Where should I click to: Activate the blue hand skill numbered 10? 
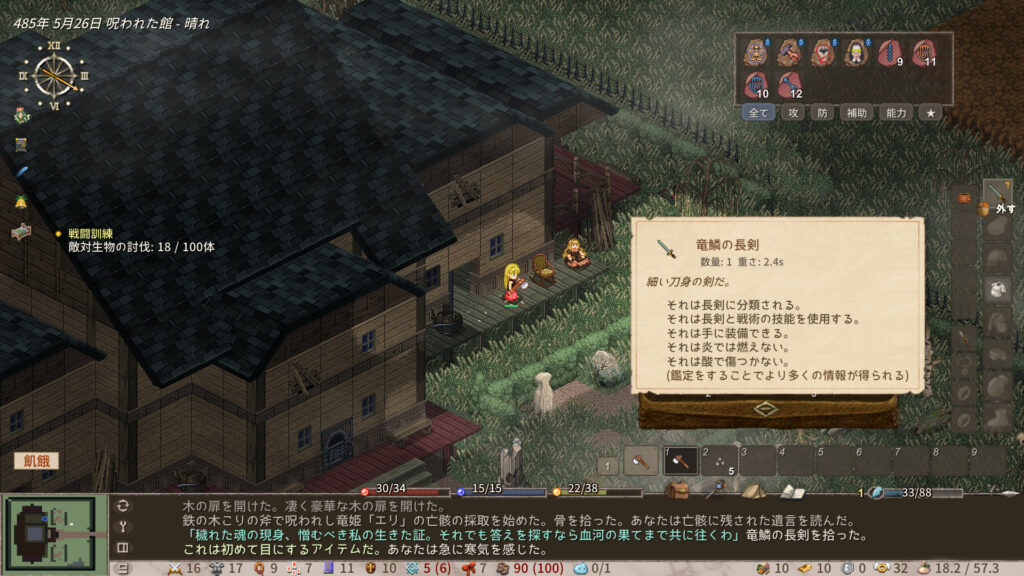tap(757, 84)
